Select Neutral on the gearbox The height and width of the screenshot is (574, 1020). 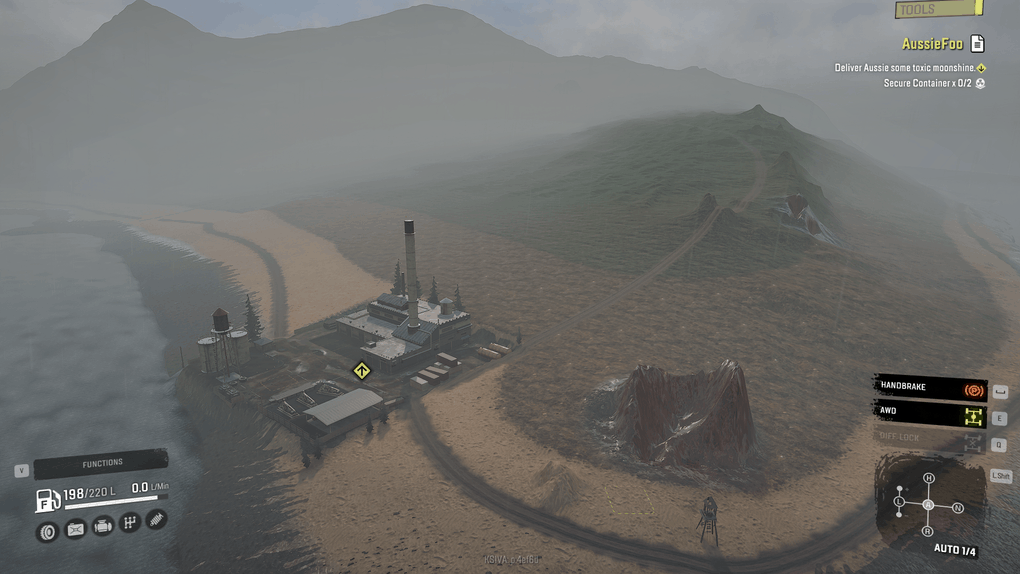click(x=957, y=508)
